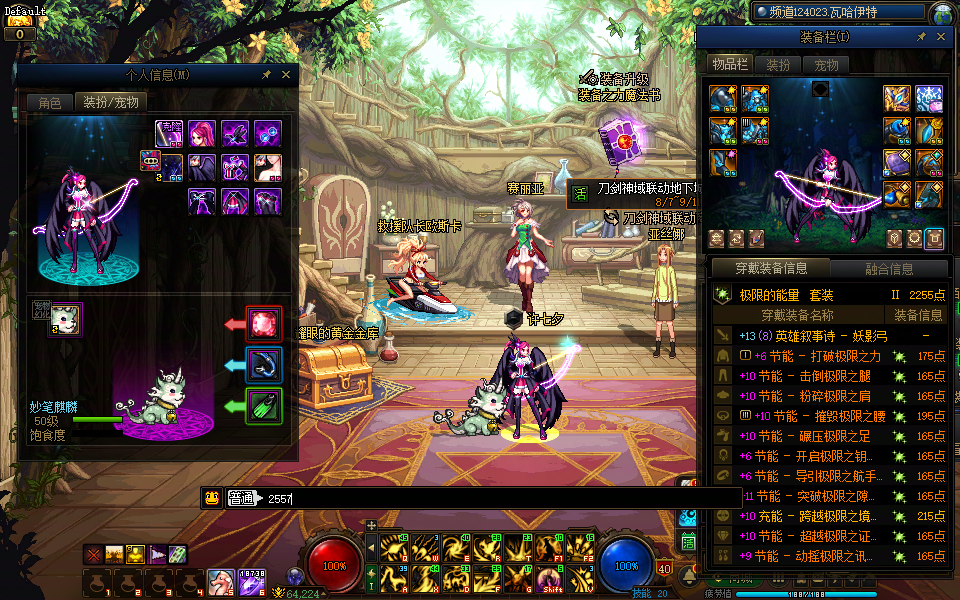Close the 个人信息 personal info window
960x600 pixels.
[286, 74]
